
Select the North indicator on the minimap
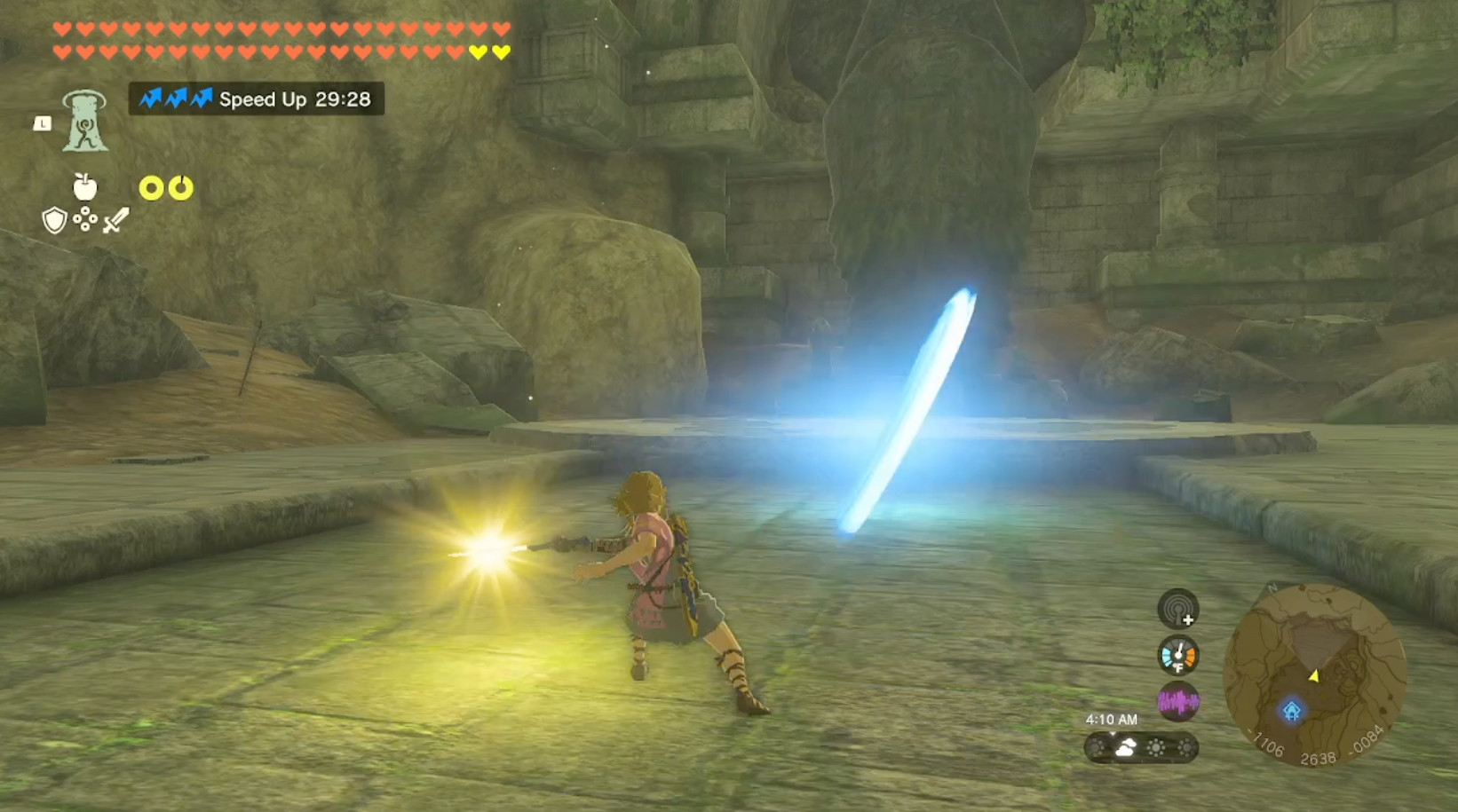(x=1272, y=587)
